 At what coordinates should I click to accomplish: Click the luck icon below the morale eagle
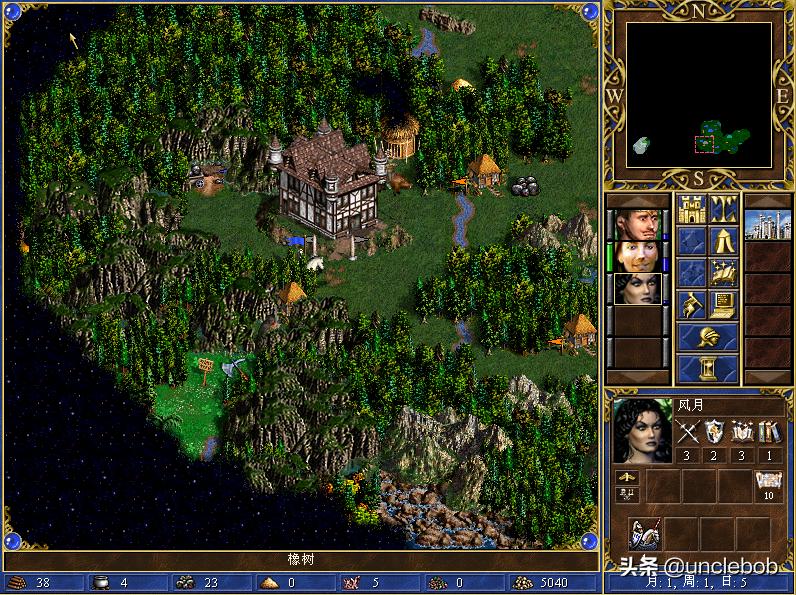click(x=628, y=493)
